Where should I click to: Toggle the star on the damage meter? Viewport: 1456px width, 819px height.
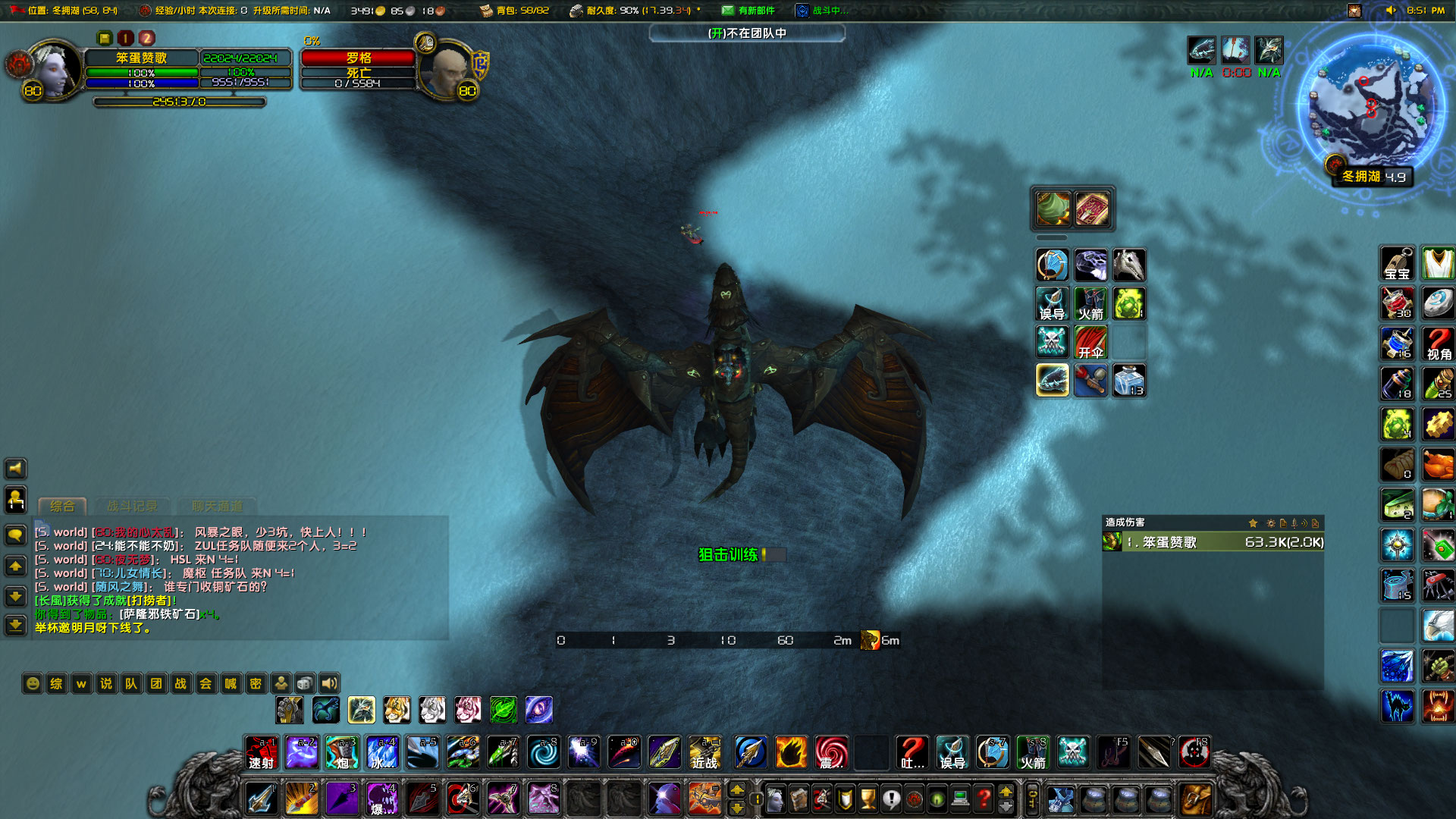click(1251, 522)
